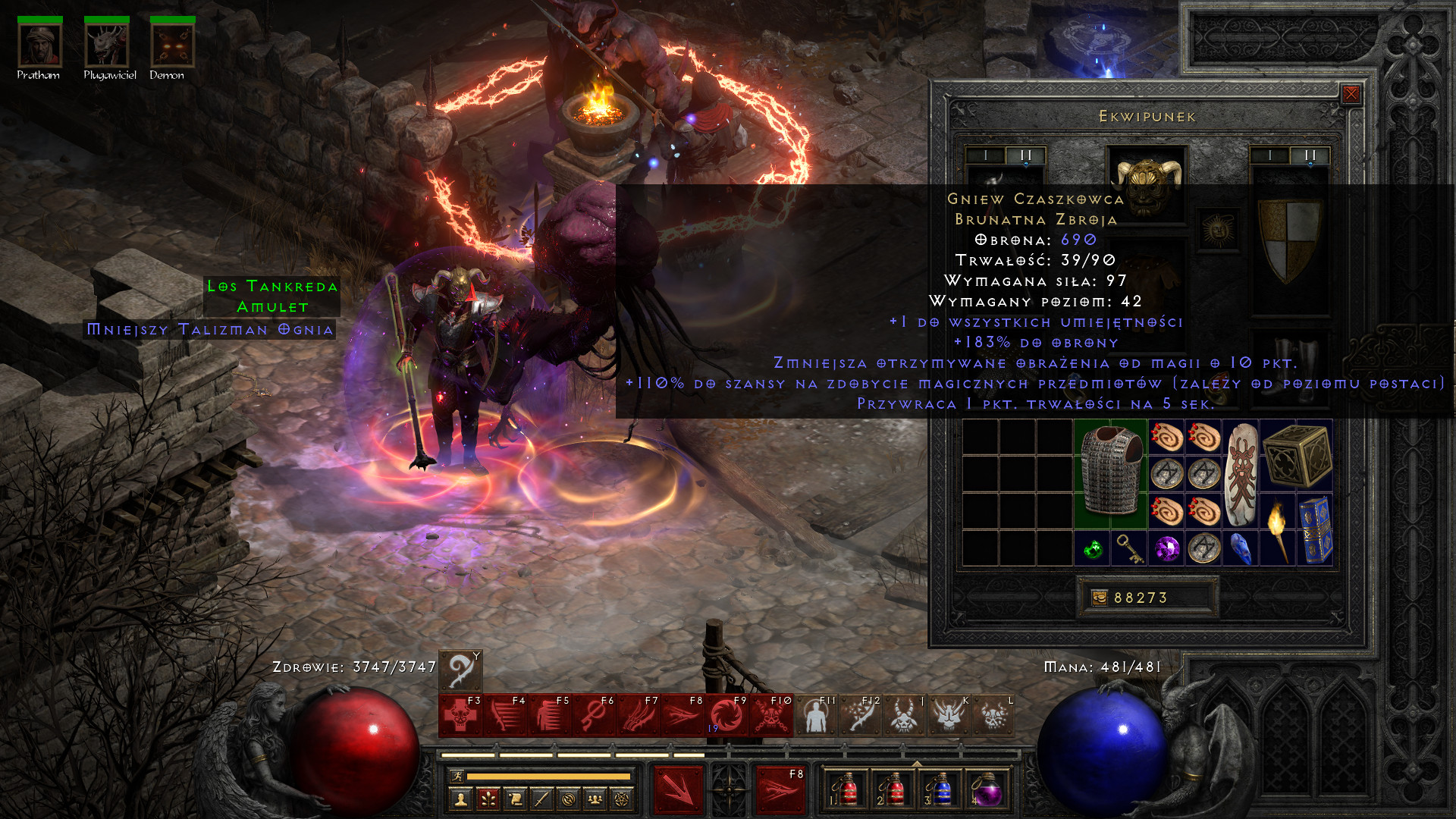
Task: Pick the purple amethyst gem
Action: pyautogui.click(x=1167, y=548)
